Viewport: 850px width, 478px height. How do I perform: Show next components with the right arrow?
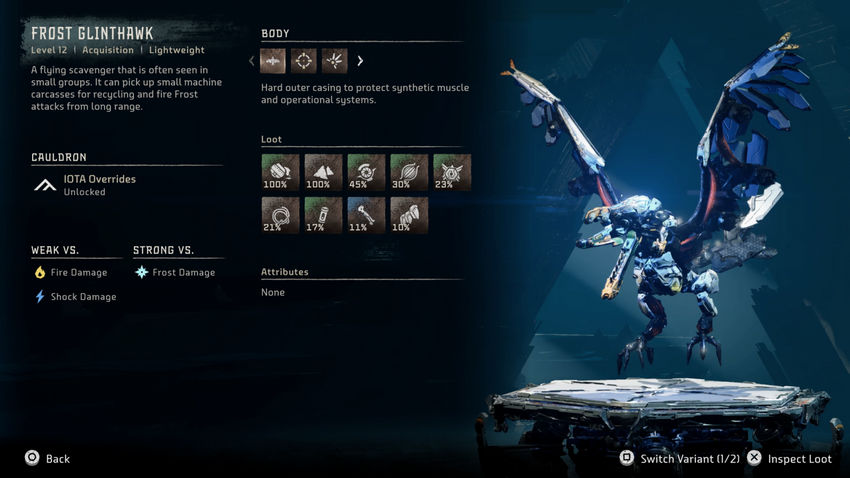[360, 61]
